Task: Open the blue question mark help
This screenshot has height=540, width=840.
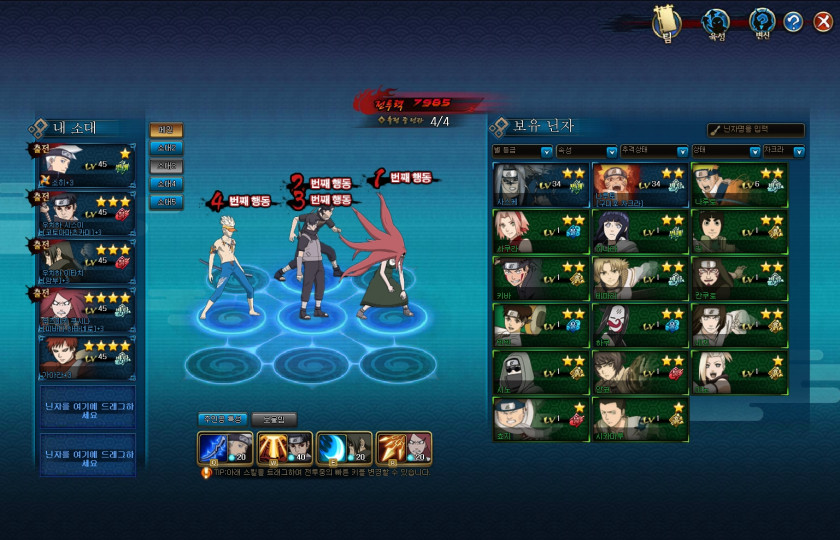Action: coord(794,22)
